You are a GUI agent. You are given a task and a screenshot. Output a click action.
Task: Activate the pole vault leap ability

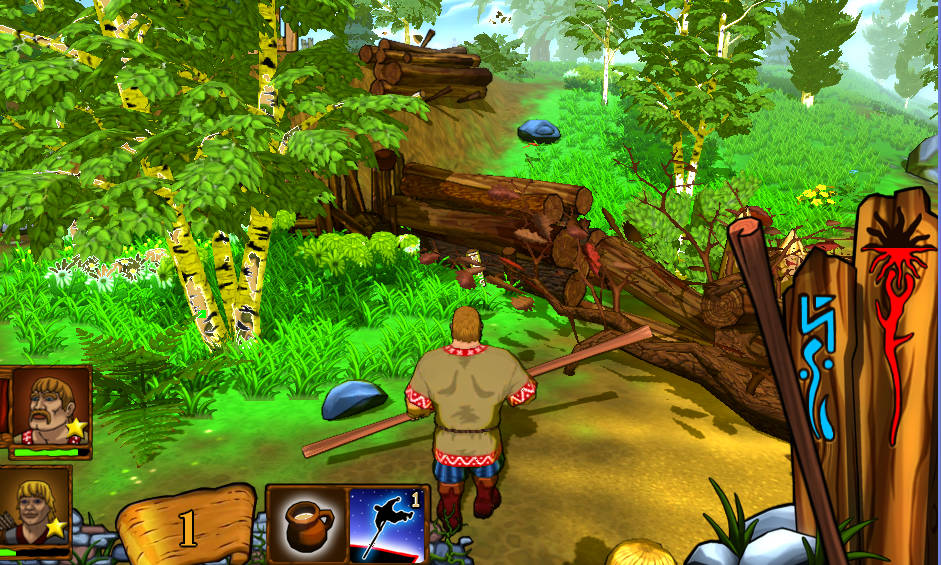coord(387,524)
